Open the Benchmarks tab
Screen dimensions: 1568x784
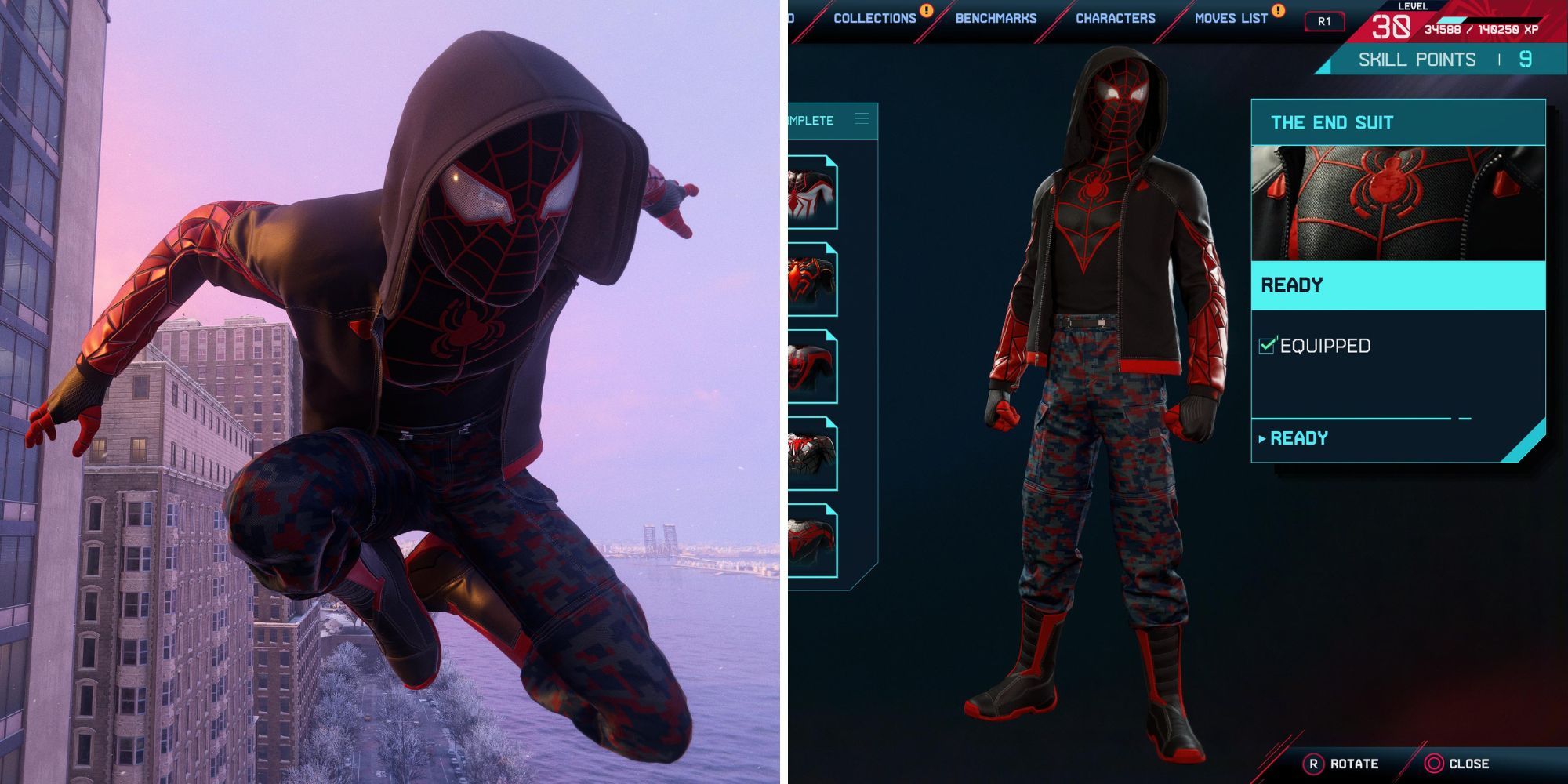996,17
